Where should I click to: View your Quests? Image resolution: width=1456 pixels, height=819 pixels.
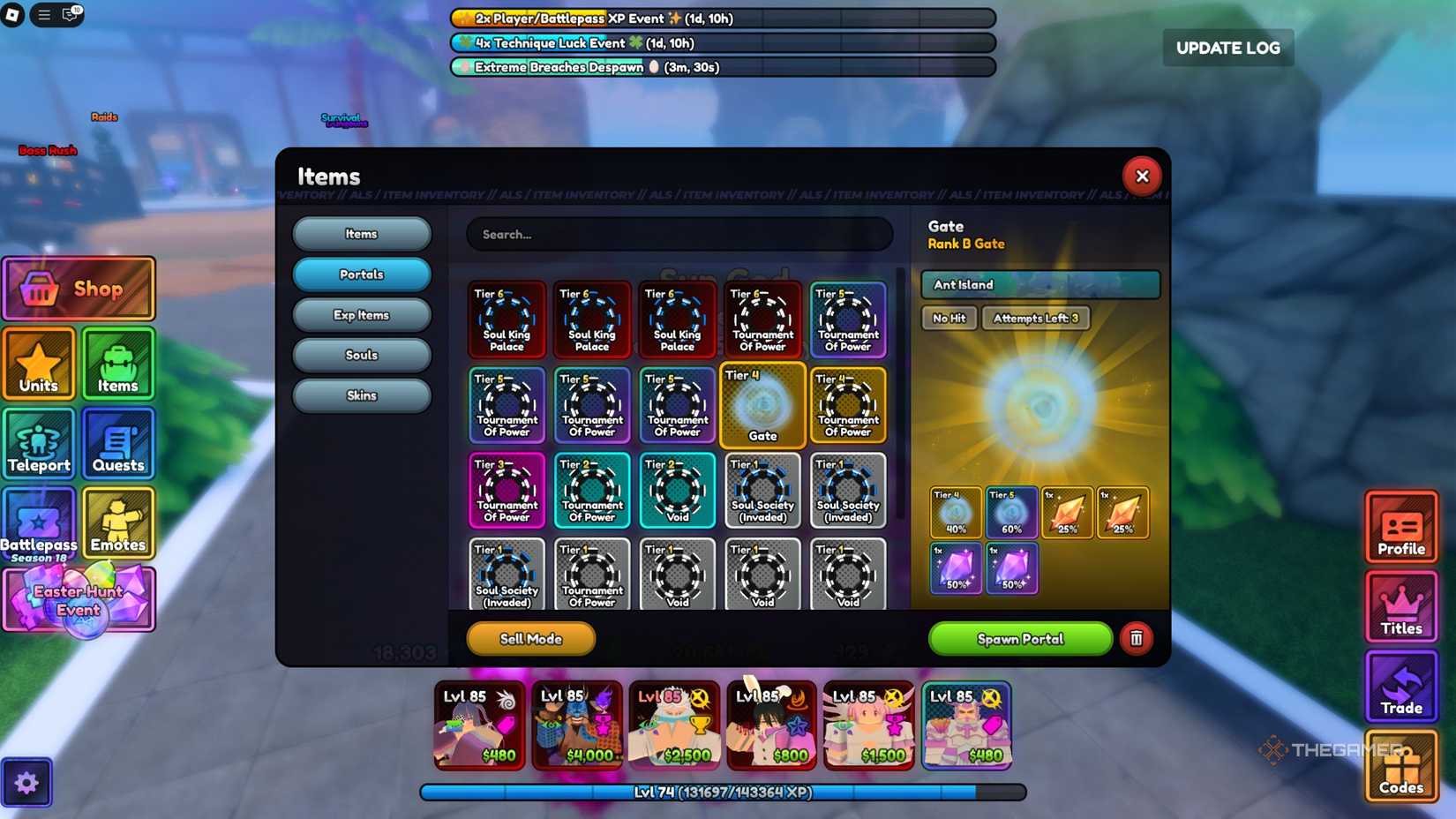click(x=118, y=444)
